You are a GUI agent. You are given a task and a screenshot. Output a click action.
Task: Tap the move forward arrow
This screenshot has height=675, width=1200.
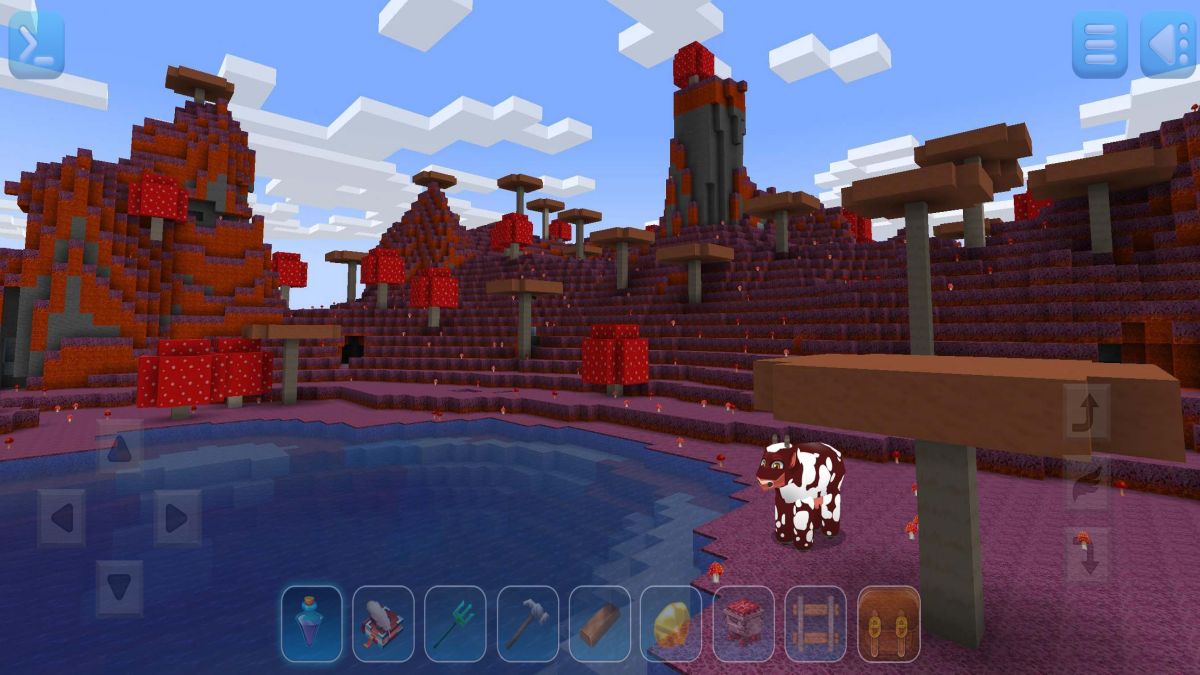coord(119,448)
